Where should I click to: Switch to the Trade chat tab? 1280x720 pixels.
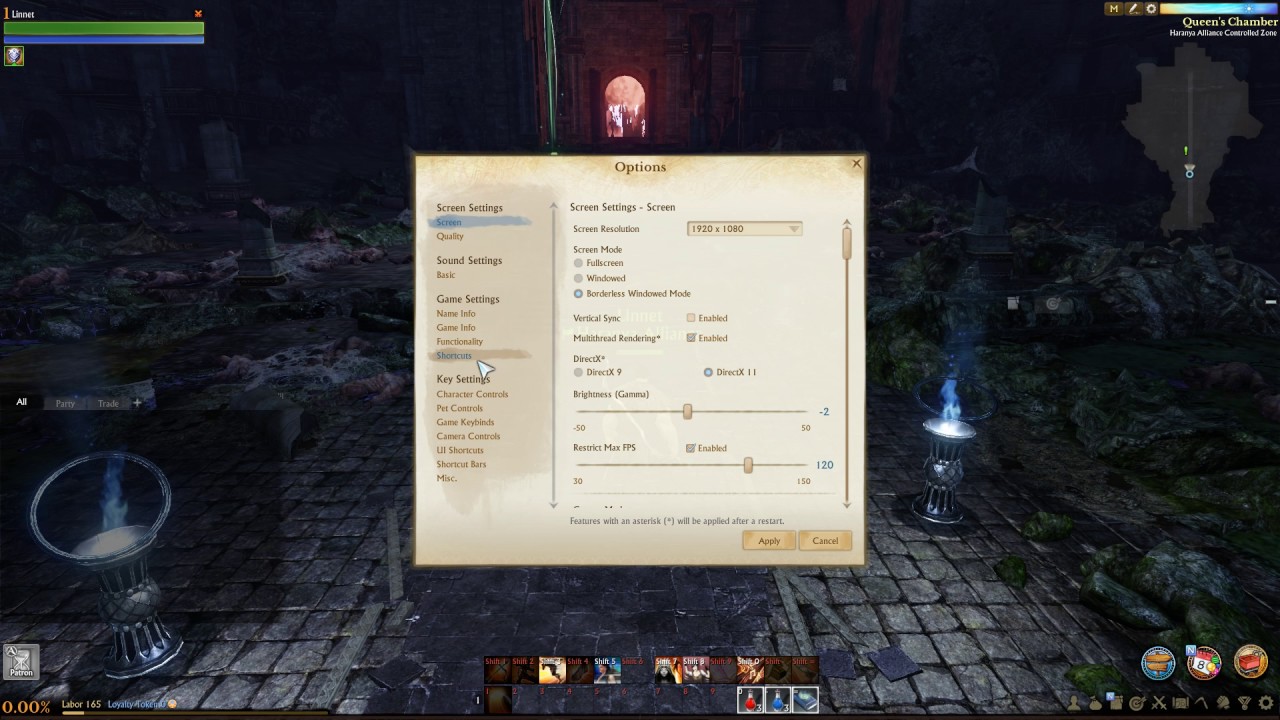(107, 403)
